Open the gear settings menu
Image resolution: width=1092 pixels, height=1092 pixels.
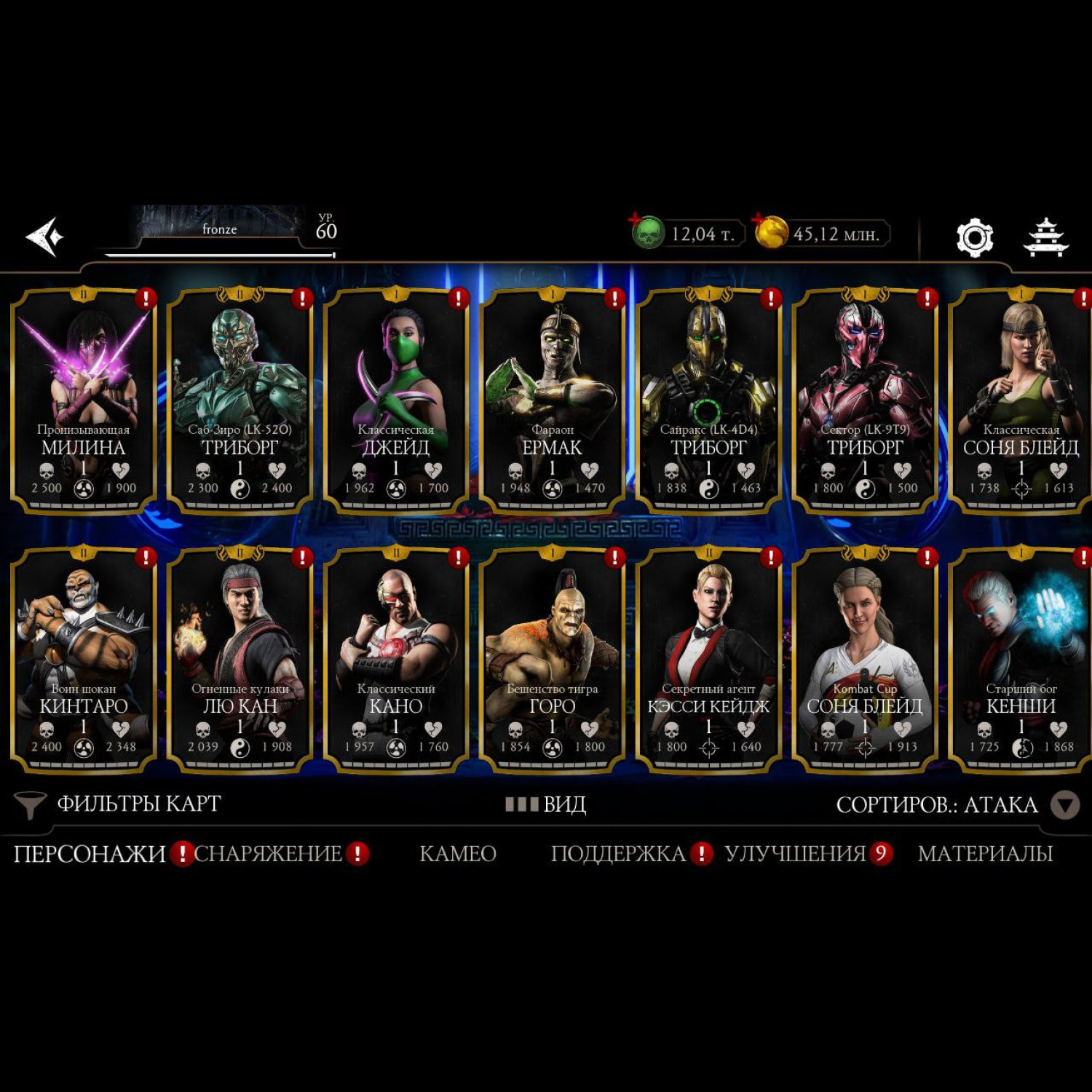coord(974,237)
